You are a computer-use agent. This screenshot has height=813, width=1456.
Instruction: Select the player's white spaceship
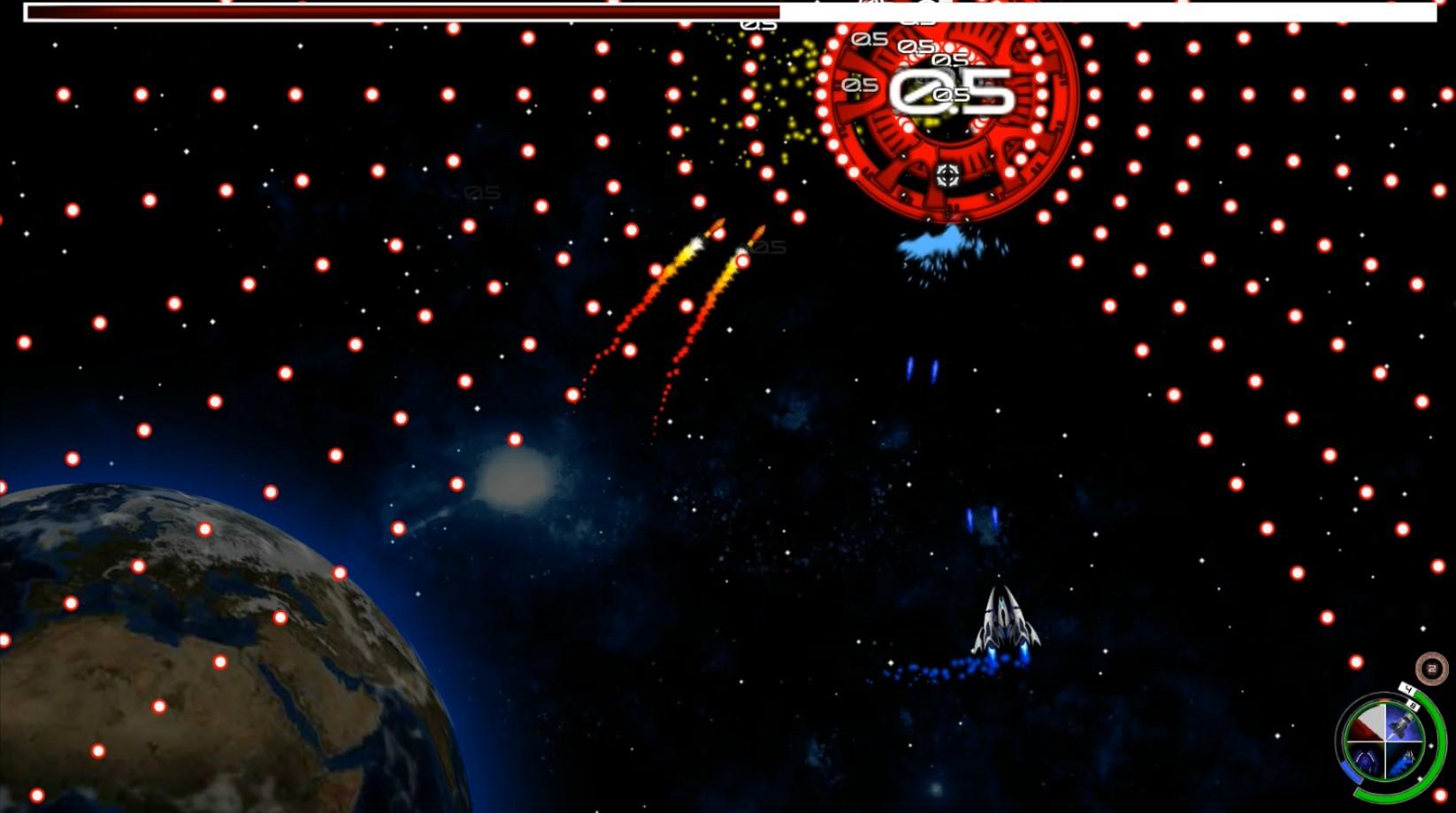(x=1003, y=618)
